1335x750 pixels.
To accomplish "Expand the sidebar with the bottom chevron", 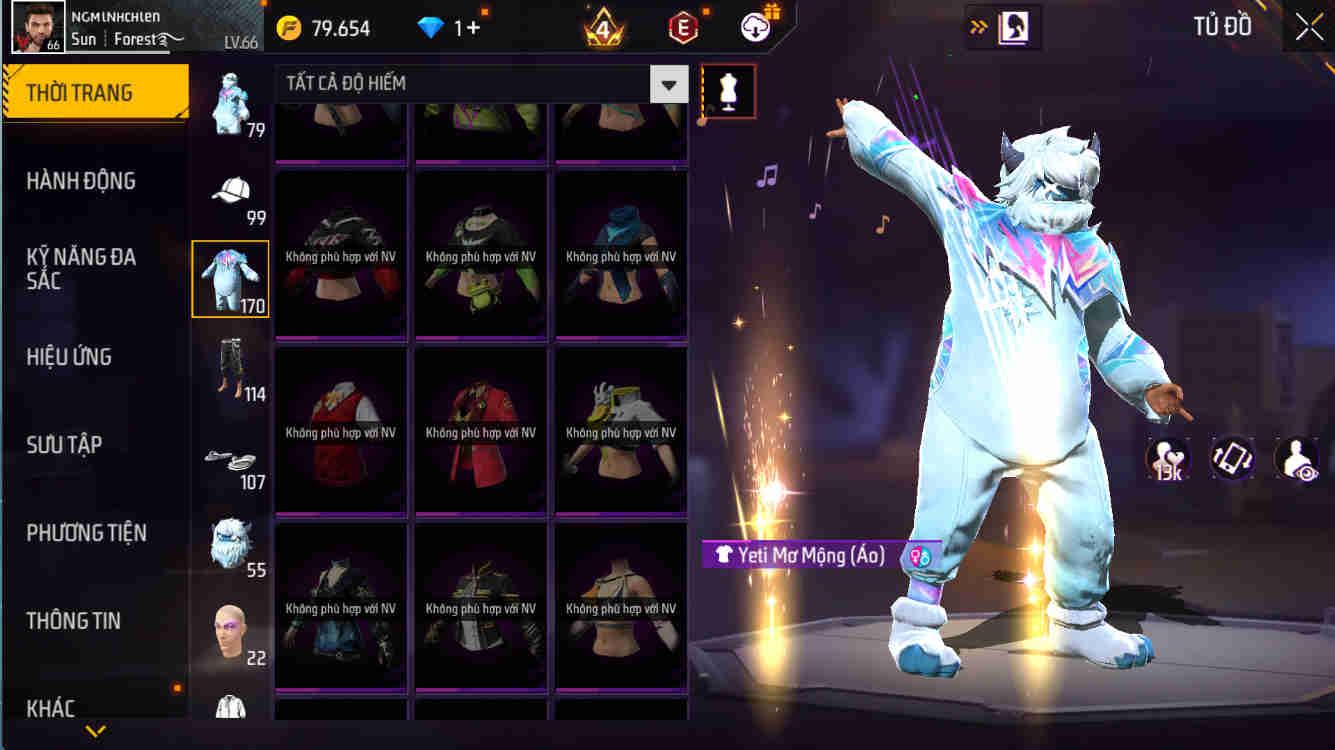I will click(x=95, y=731).
